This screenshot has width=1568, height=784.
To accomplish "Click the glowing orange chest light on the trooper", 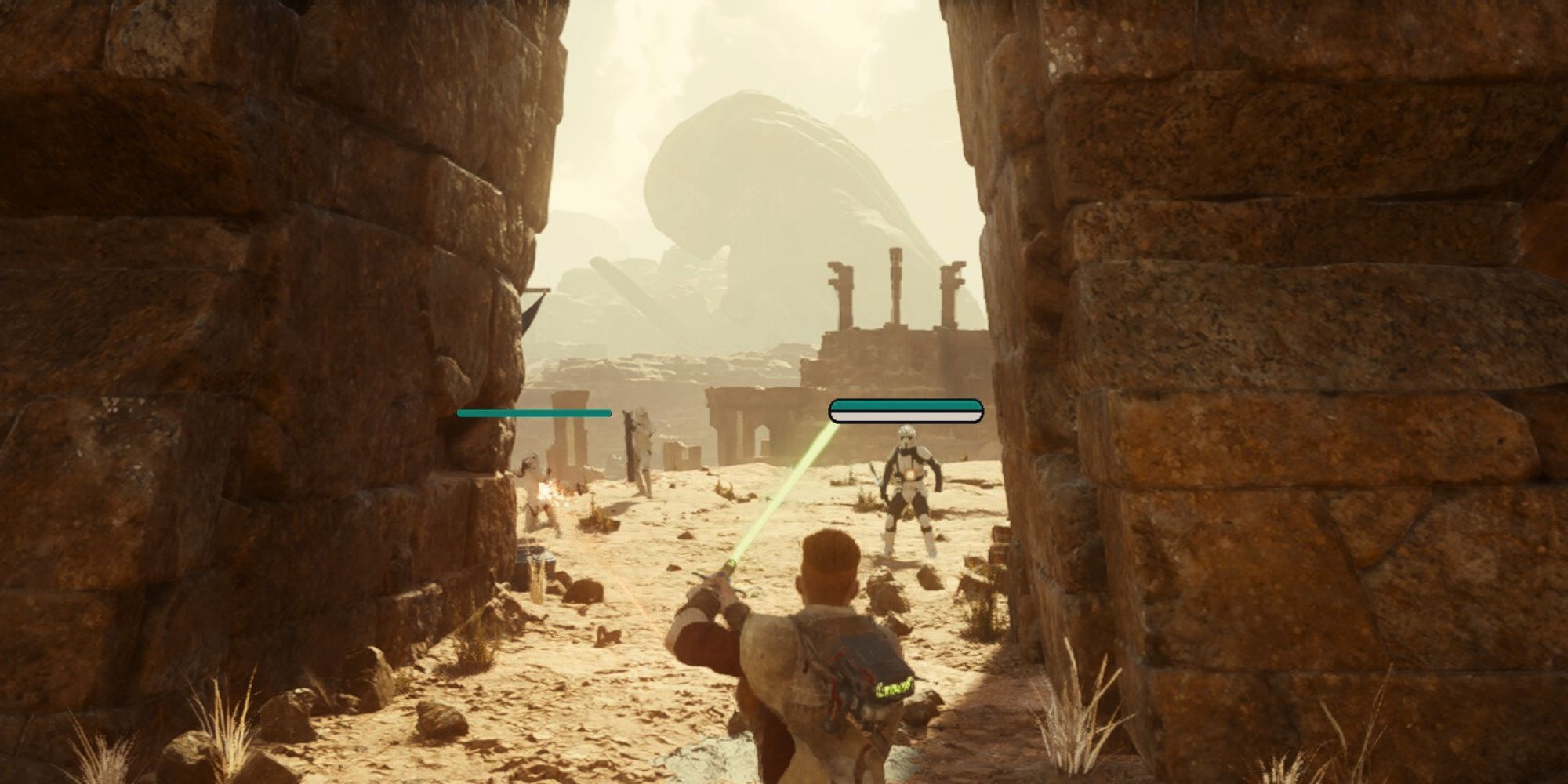I will coord(911,474).
